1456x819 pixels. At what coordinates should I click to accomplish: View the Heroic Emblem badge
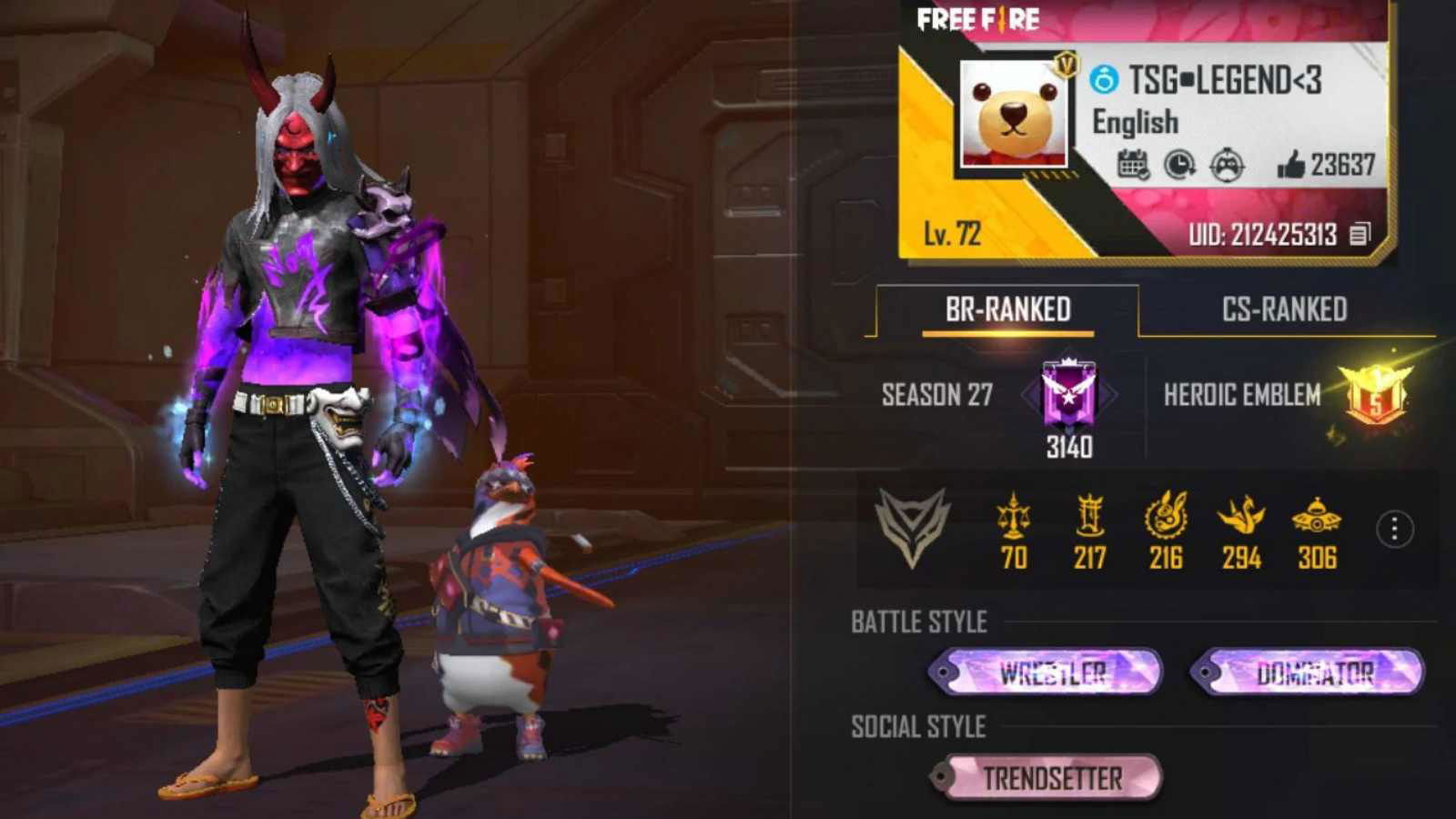[x=1375, y=396]
